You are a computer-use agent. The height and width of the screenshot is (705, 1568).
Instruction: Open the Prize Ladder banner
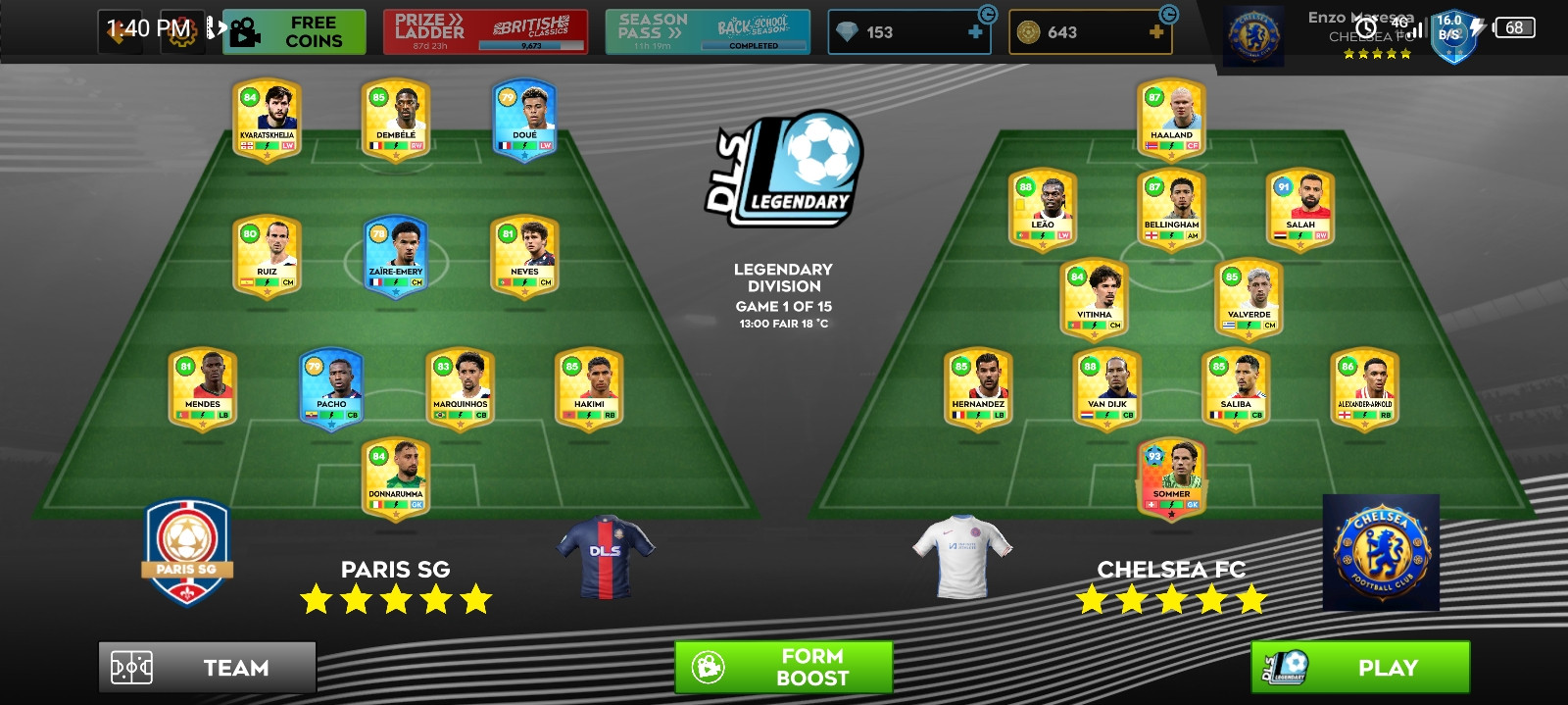click(x=485, y=32)
